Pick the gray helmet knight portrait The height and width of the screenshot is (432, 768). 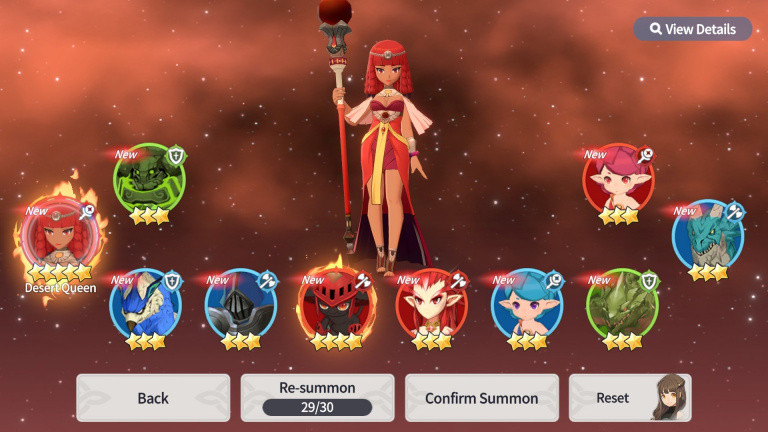pyautogui.click(x=240, y=303)
